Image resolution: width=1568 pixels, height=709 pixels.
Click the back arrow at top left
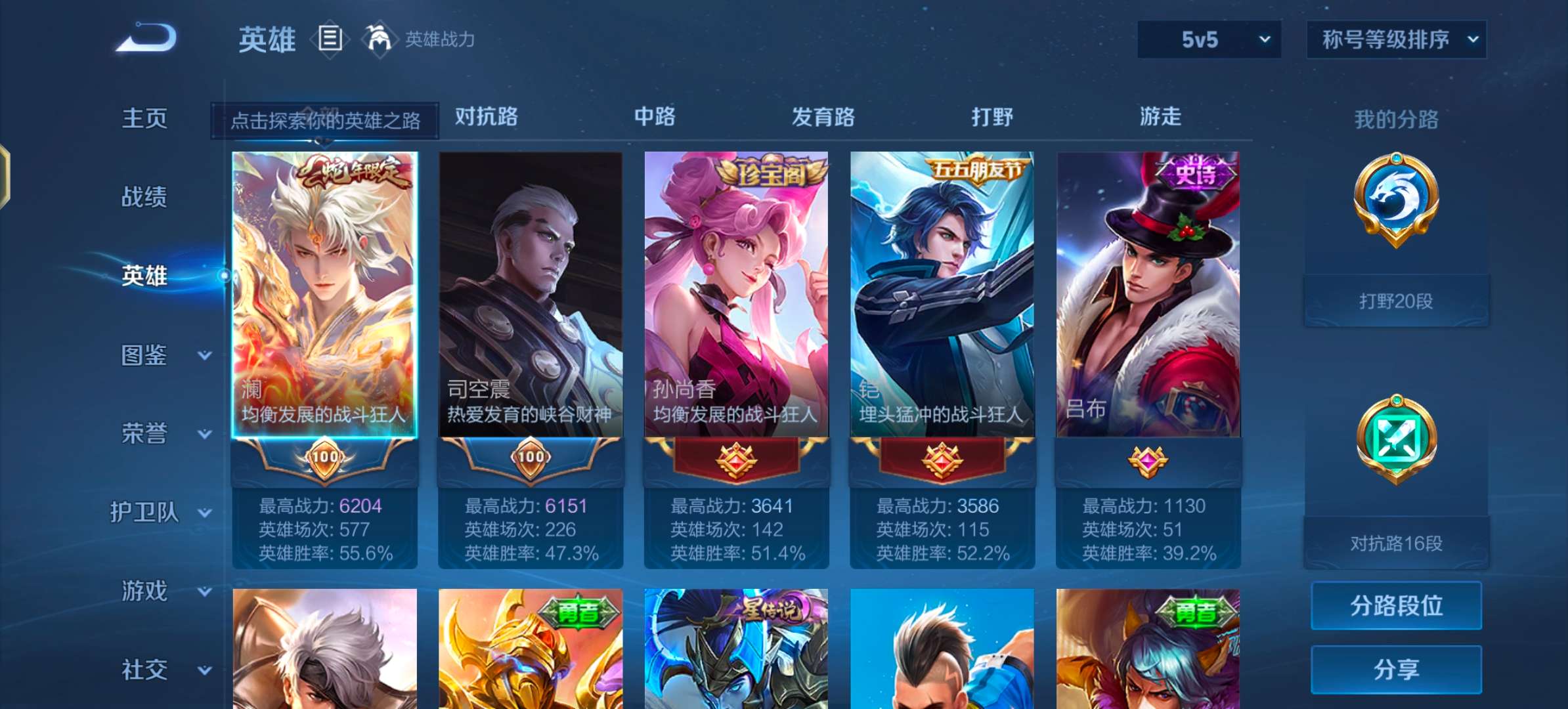[x=144, y=37]
